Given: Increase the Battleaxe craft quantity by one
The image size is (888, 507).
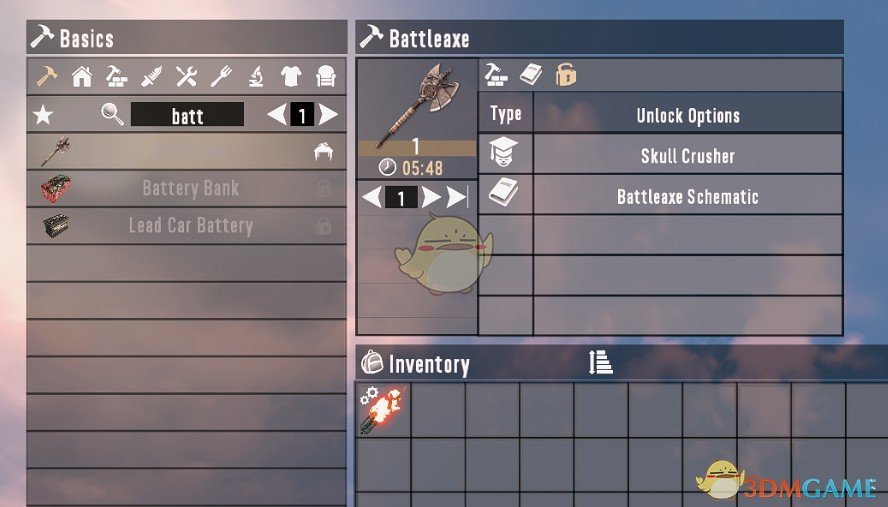Looking at the screenshot, I should tap(431, 197).
